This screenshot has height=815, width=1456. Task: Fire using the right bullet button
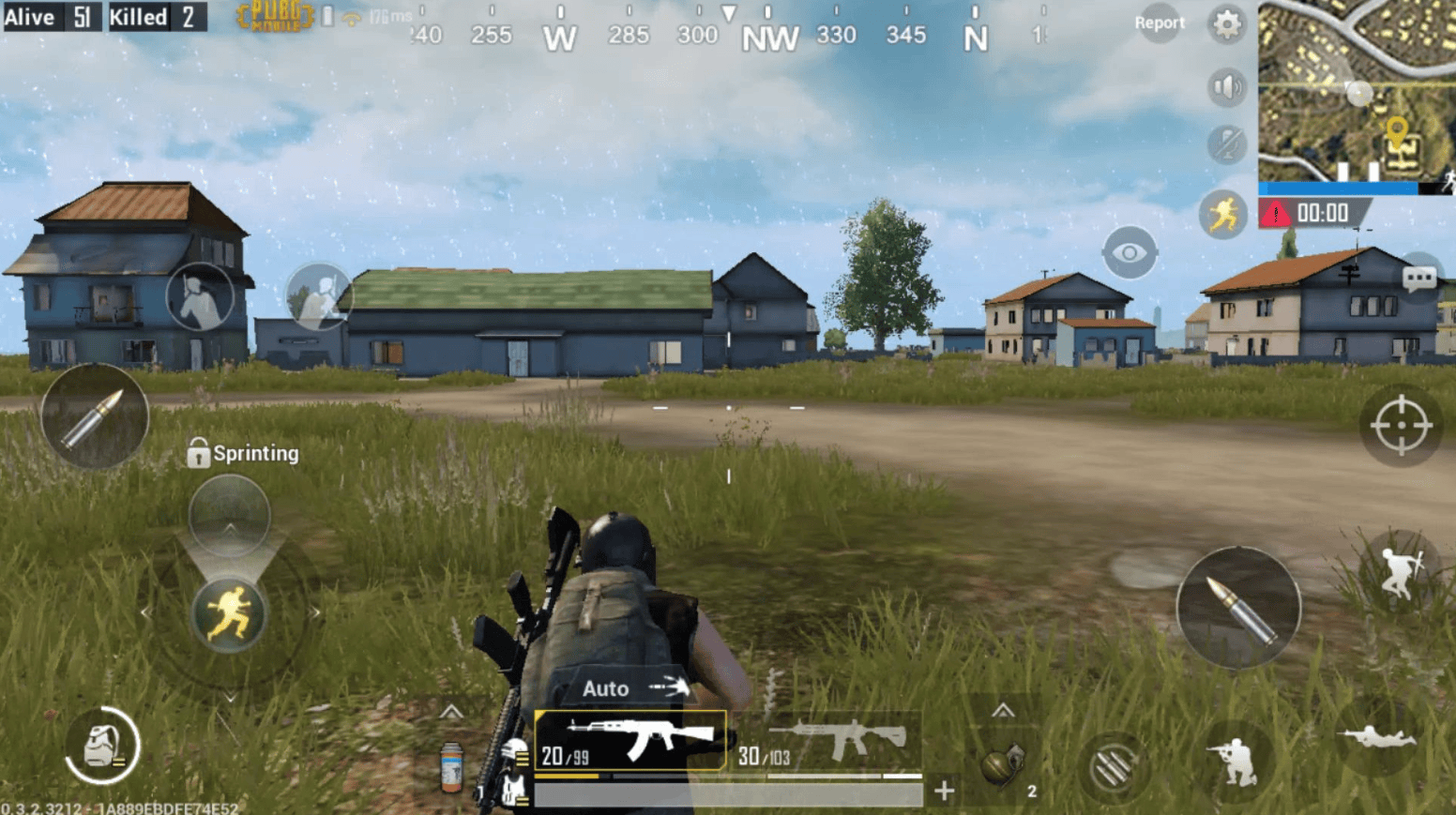[1238, 608]
